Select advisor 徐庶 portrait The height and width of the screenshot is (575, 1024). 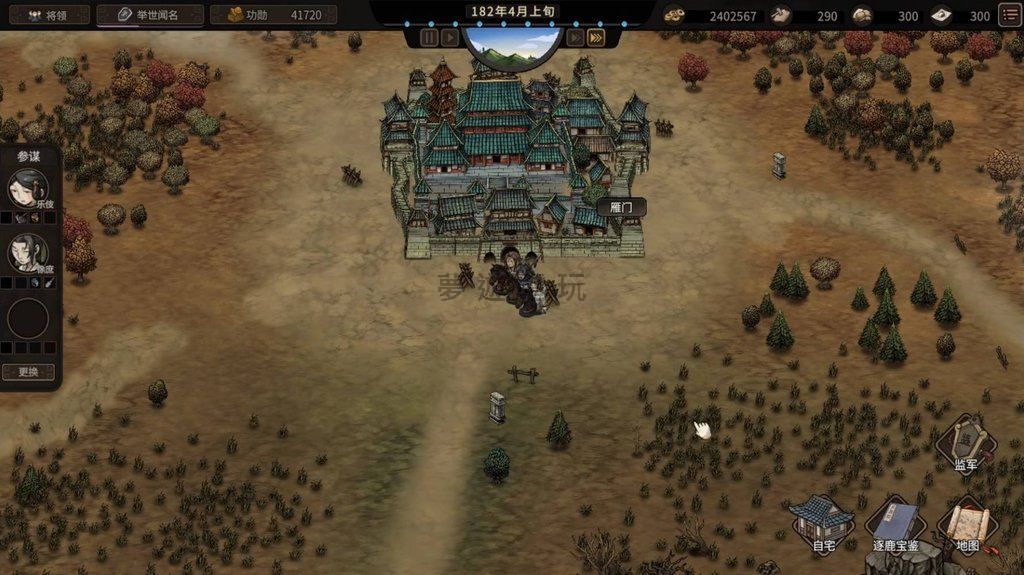pos(28,252)
